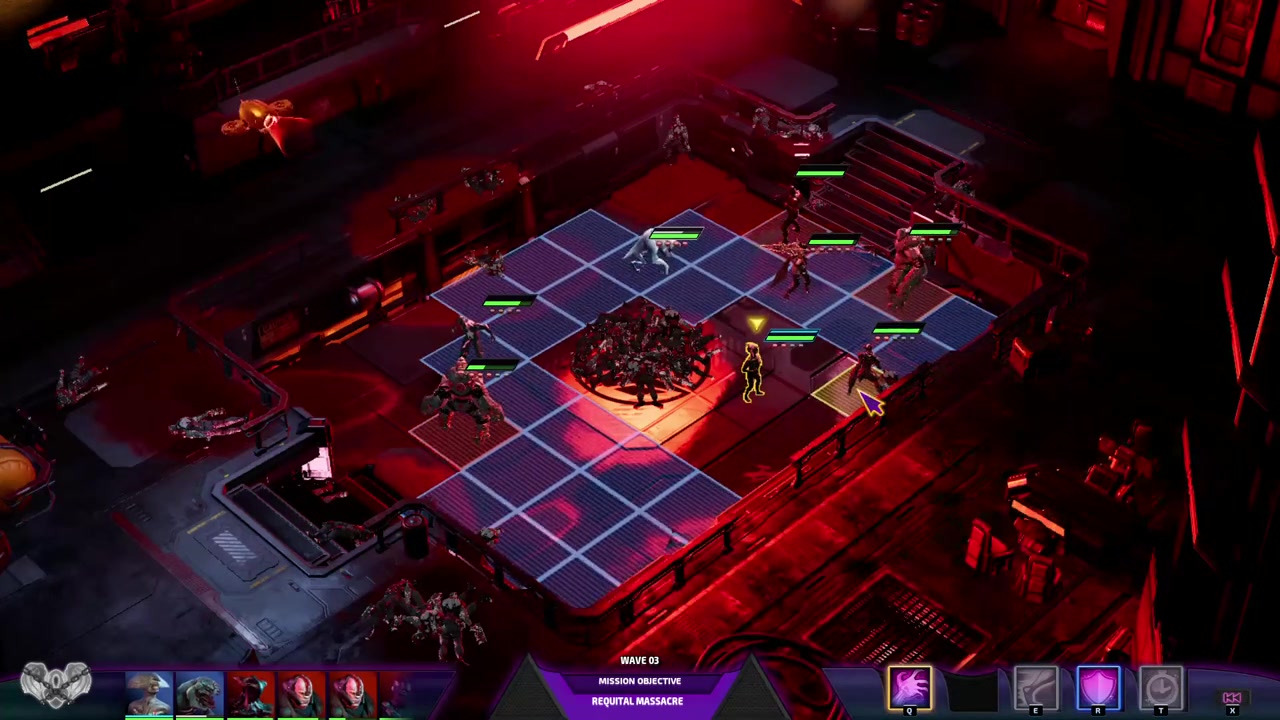Click the chained winged emblem icon
This screenshot has height=720, width=1280.
56,686
